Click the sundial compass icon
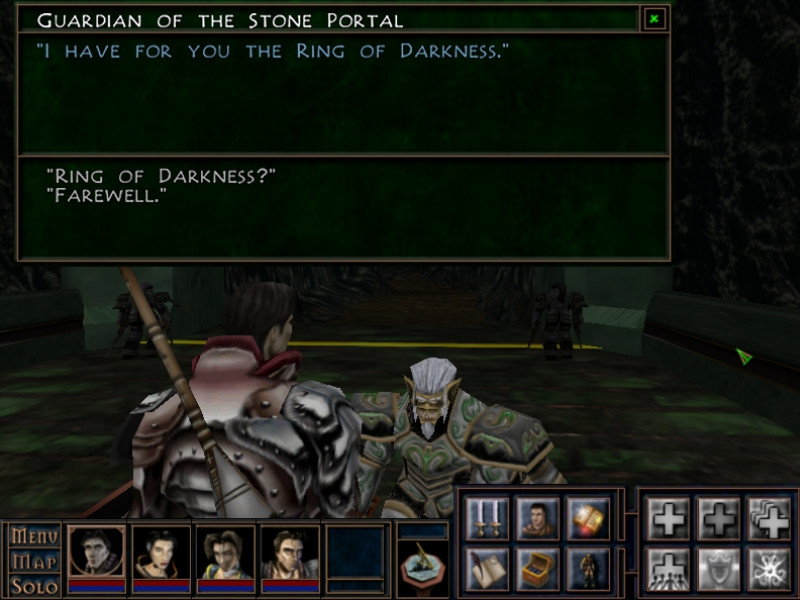This screenshot has height=600, width=800. [x=422, y=568]
